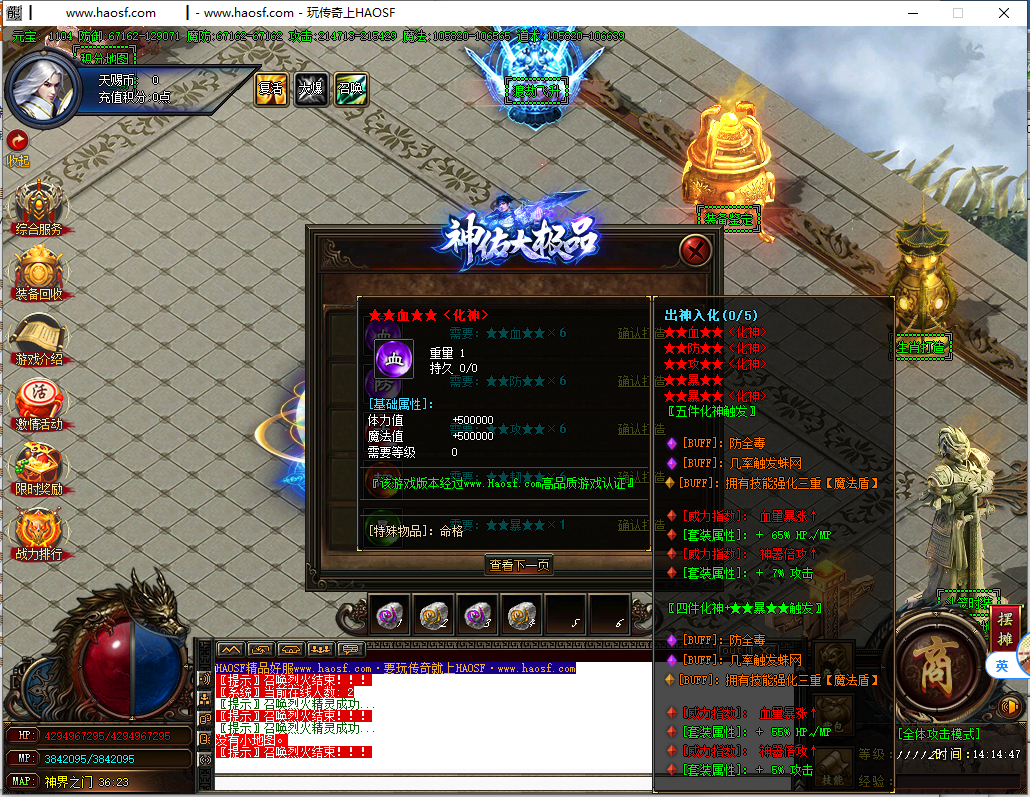Open the 游戏介绍 scroll

[38, 337]
